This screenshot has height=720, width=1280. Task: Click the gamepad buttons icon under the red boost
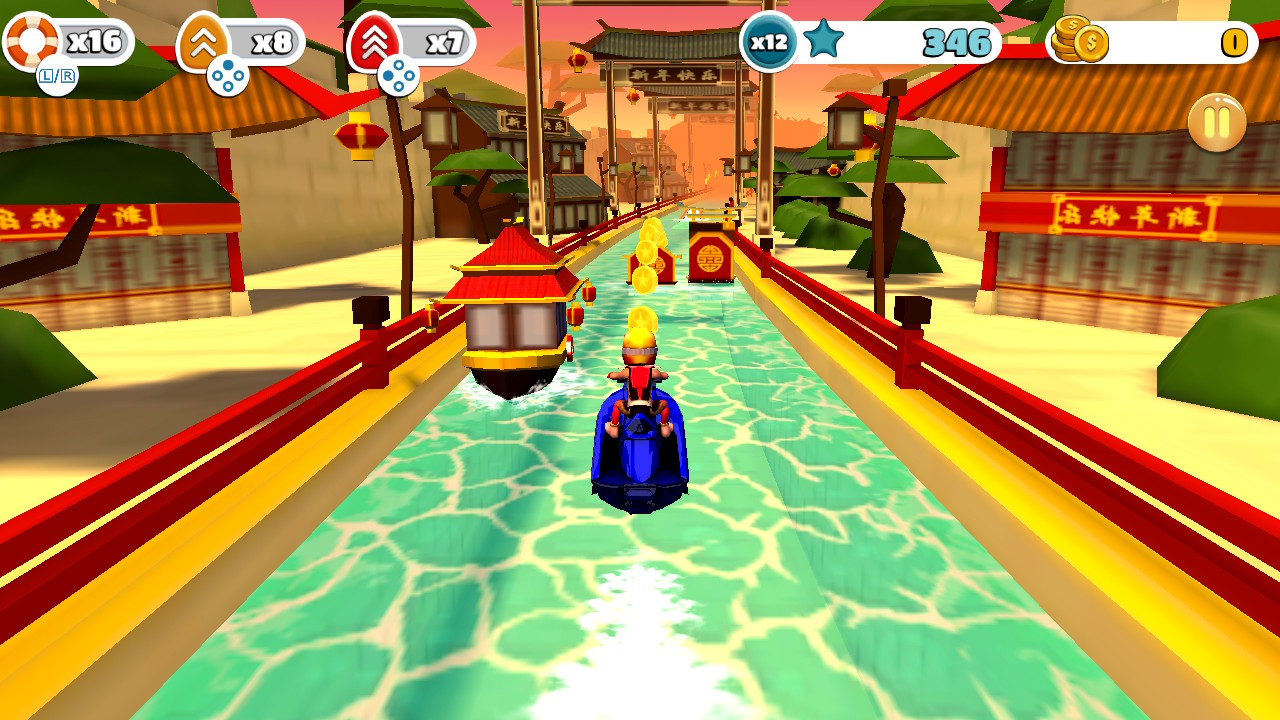pos(400,73)
